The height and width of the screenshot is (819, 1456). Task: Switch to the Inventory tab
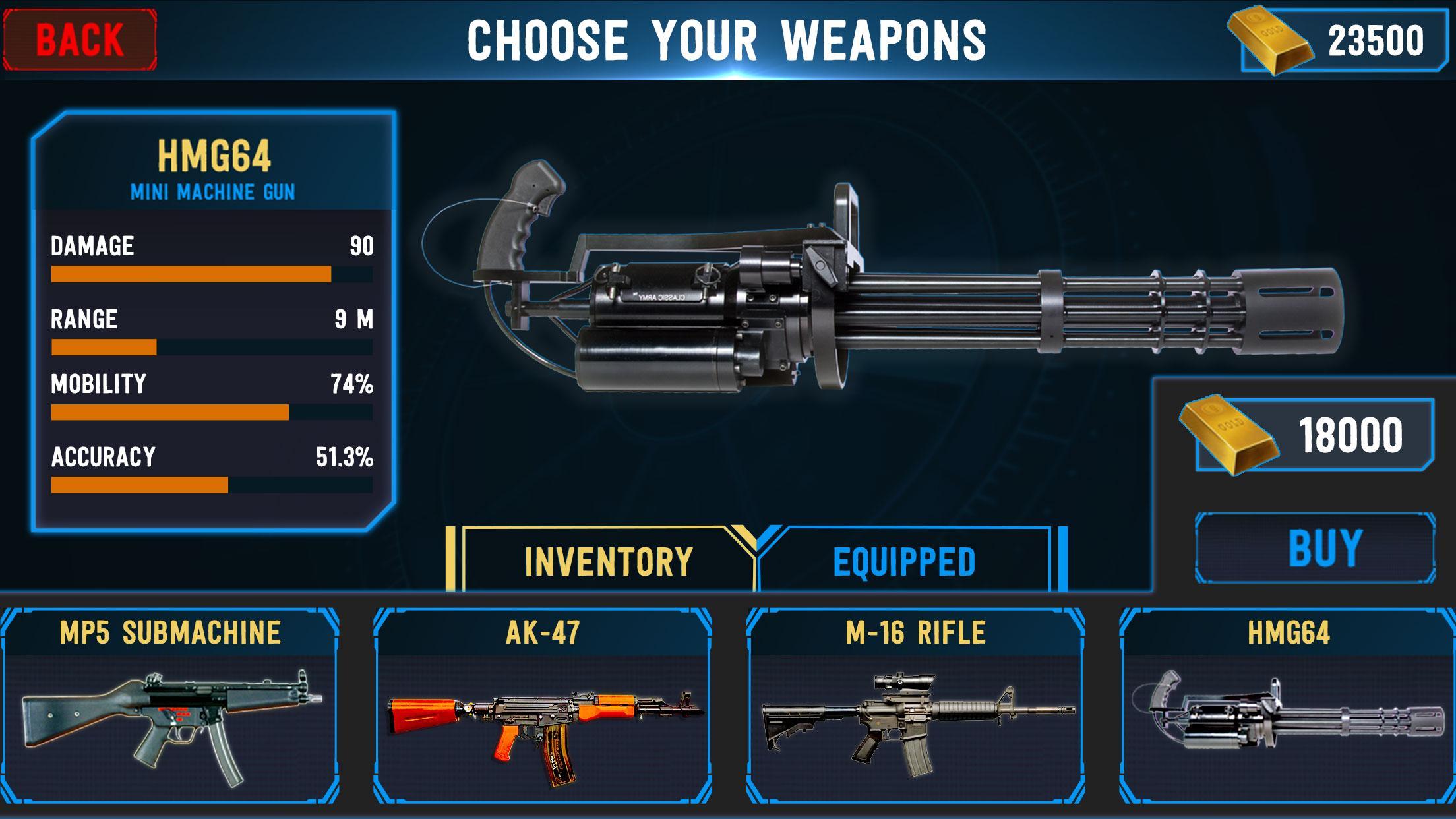coord(607,561)
